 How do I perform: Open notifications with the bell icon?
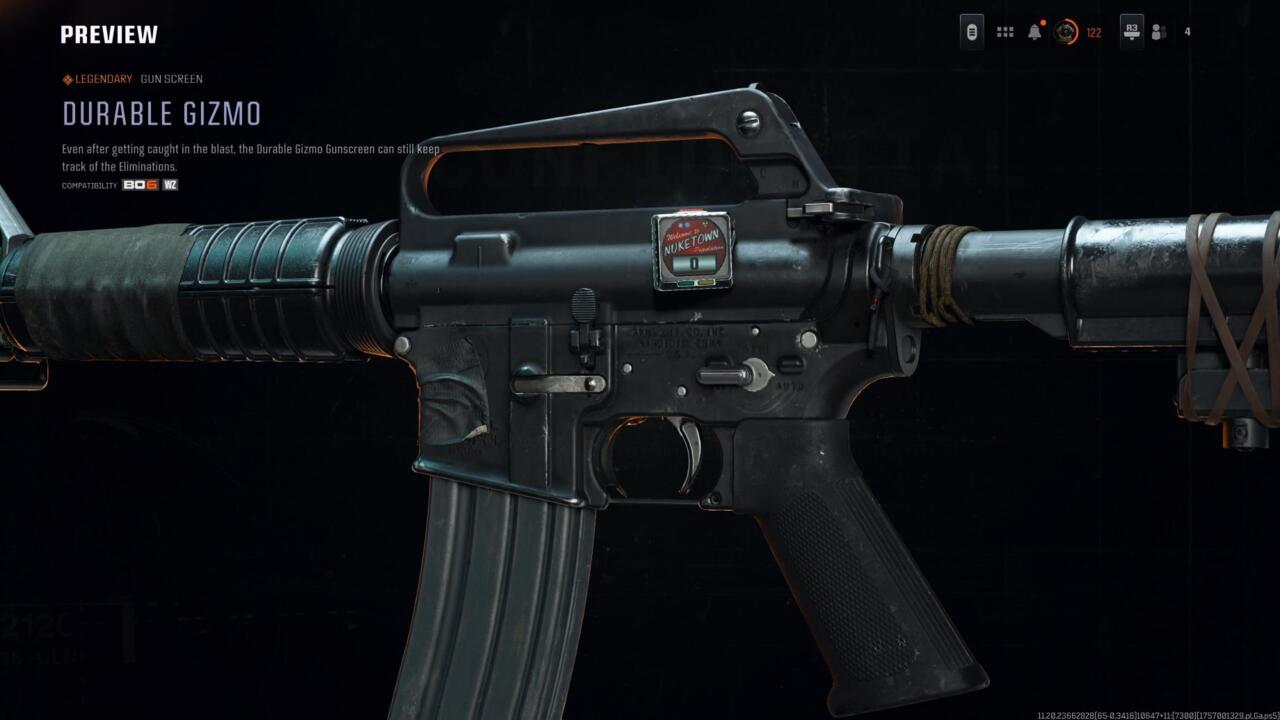point(1034,31)
